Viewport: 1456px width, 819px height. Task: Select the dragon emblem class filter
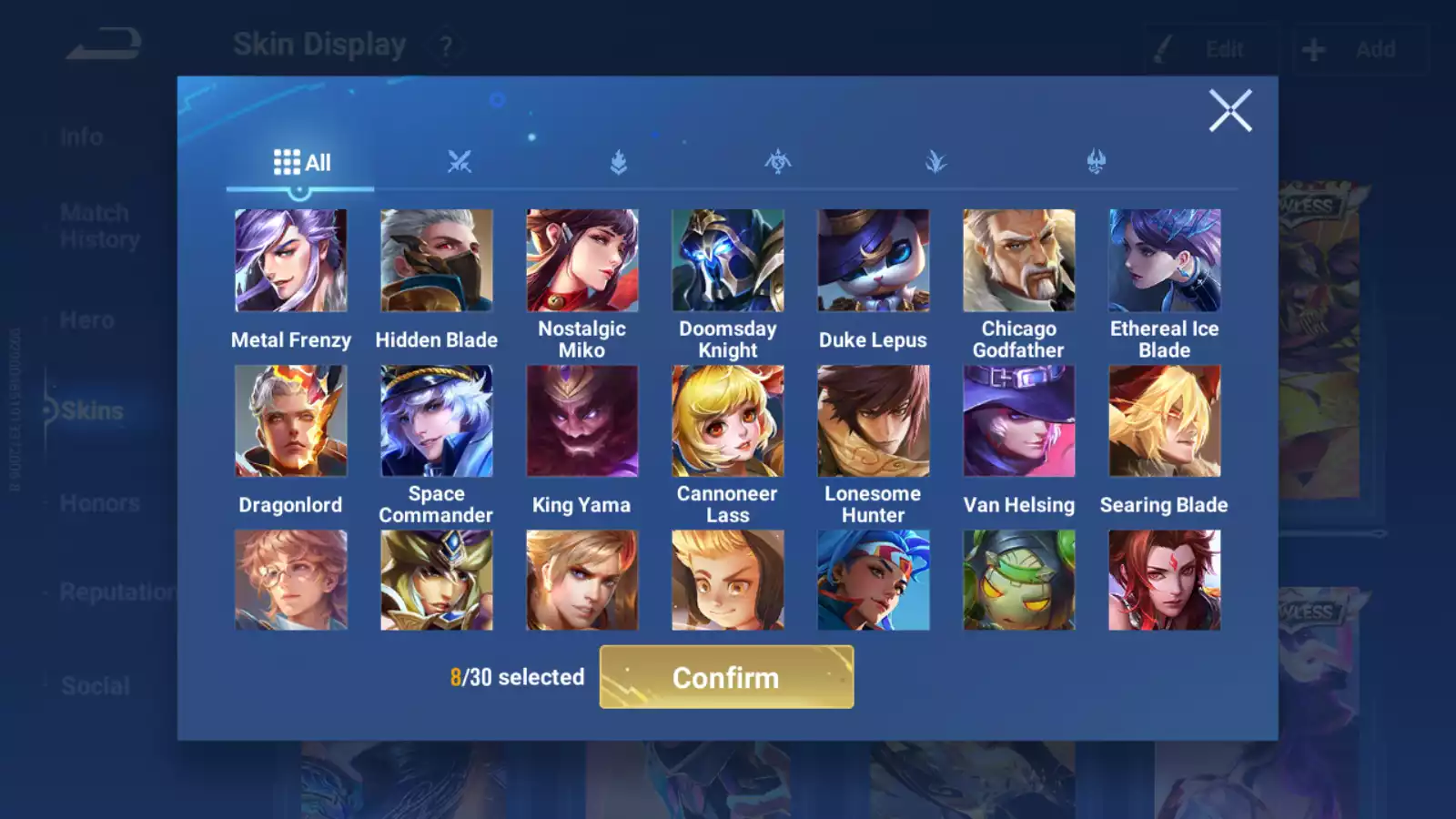777,161
